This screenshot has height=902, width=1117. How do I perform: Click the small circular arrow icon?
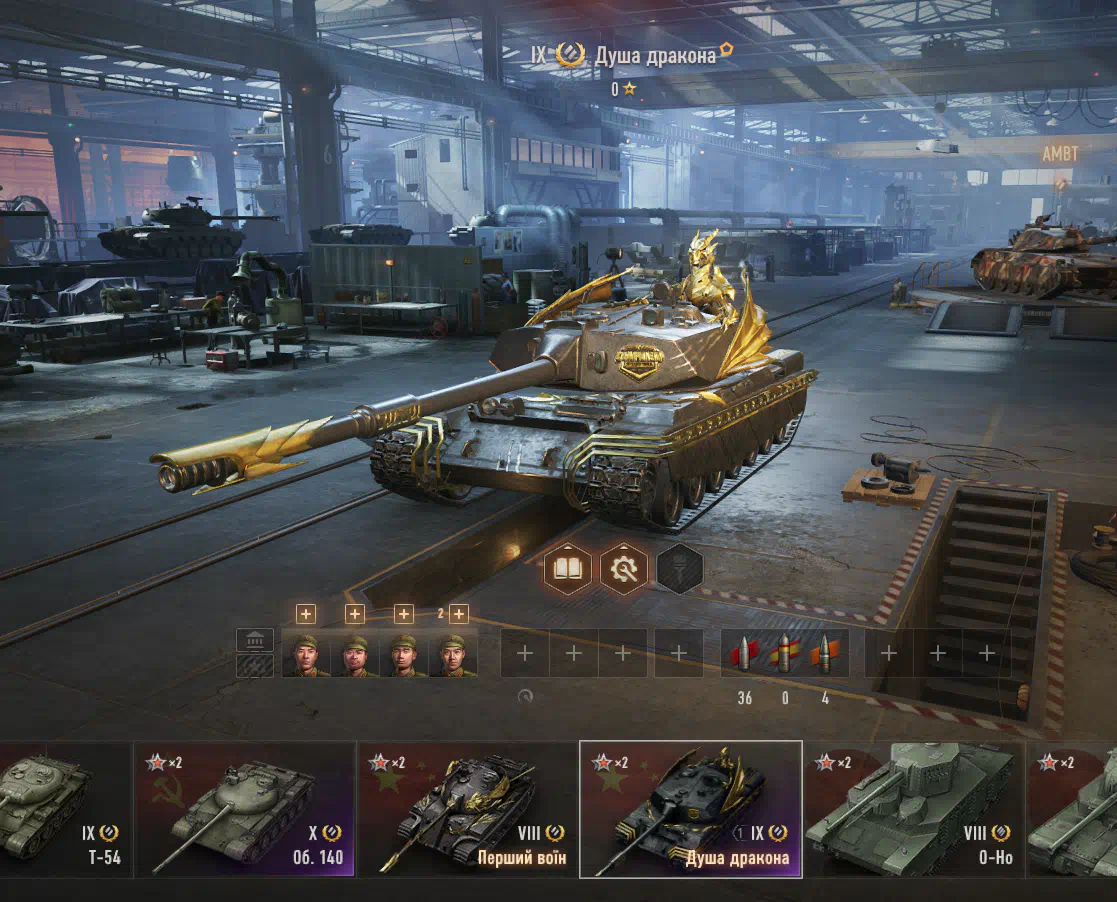[525, 697]
